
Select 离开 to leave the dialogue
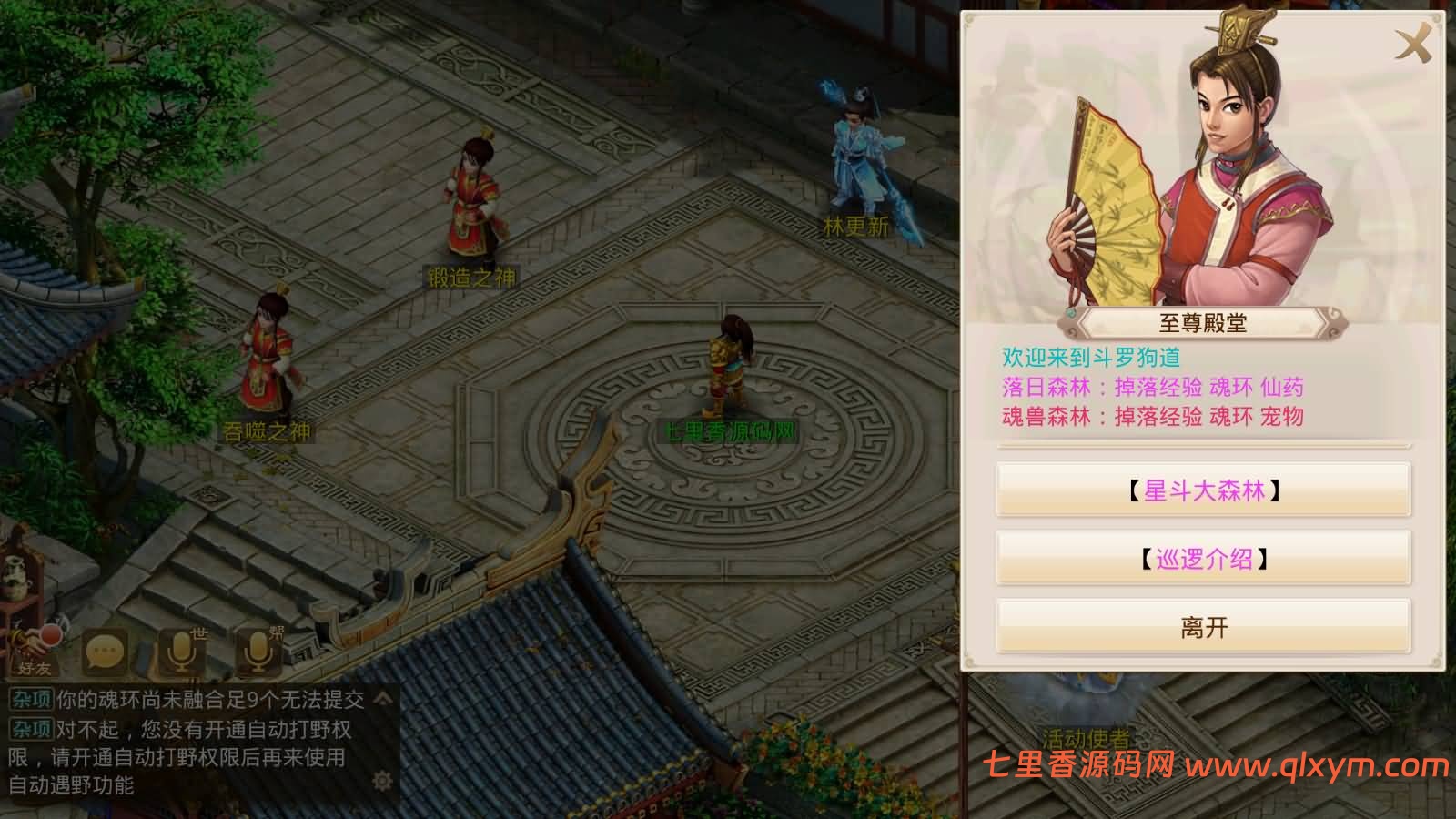point(1203,627)
